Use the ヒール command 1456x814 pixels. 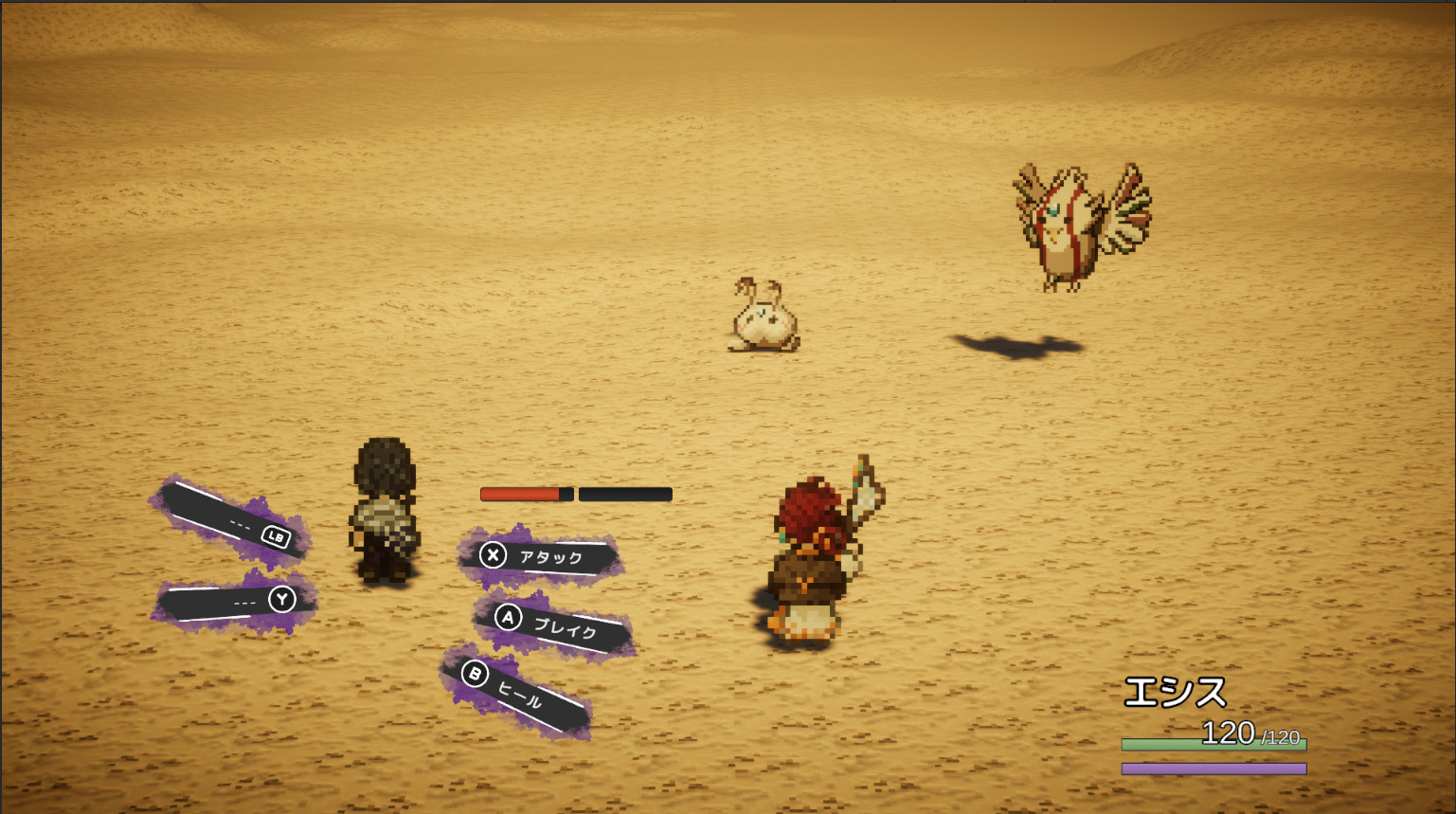(517, 694)
